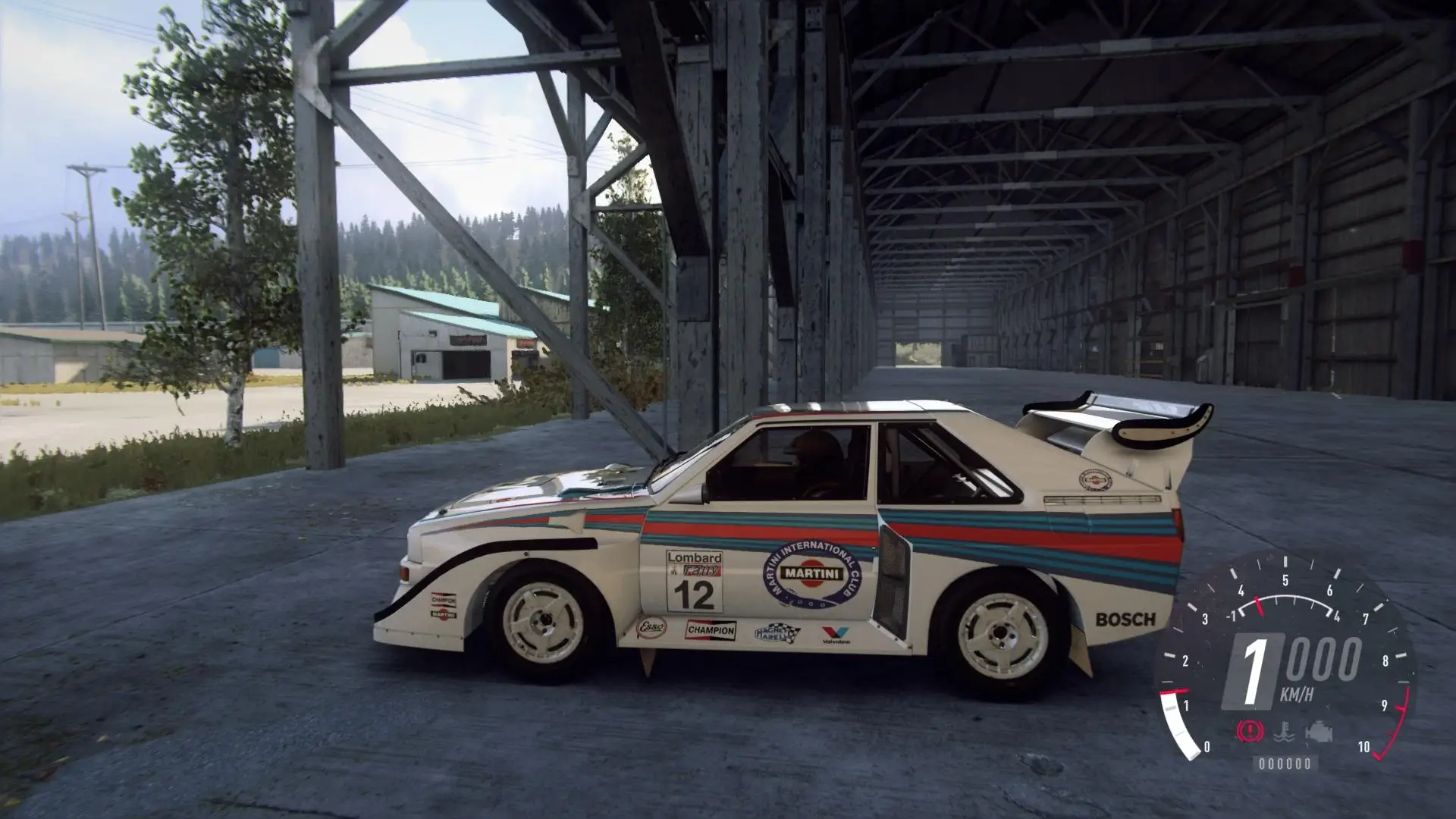
Task: Toggle the small Martini decal near front wheel
Action: click(x=444, y=615)
